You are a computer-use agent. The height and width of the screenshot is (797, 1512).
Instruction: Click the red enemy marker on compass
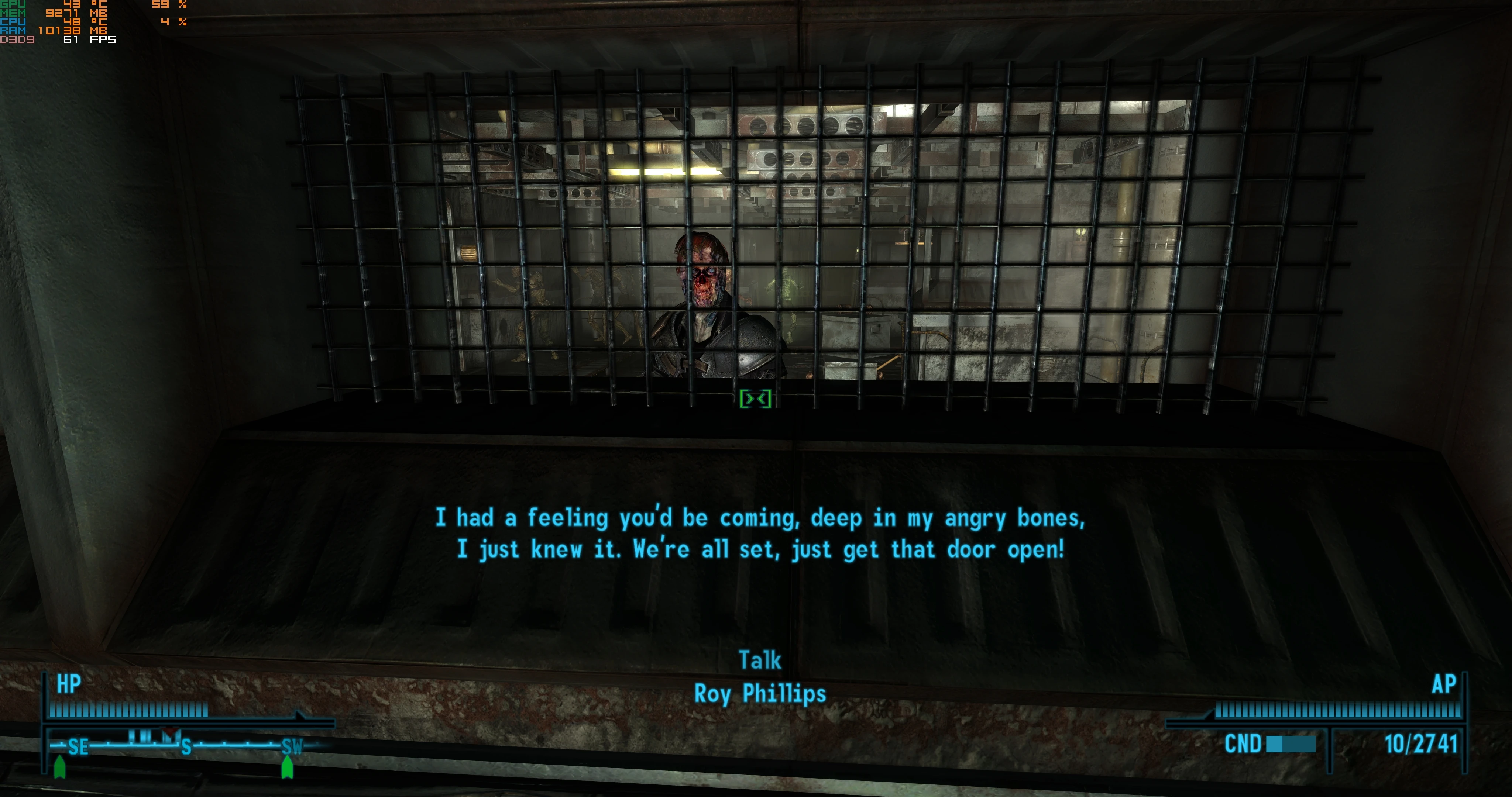coord(170,731)
